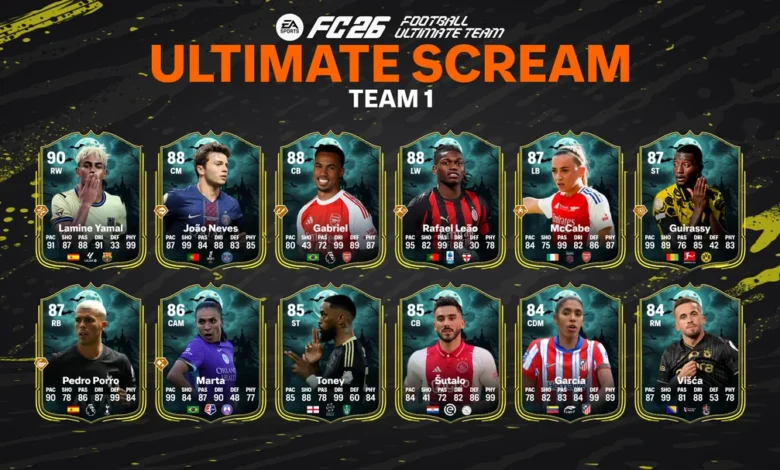Select the Marta CAM card

[210, 350]
